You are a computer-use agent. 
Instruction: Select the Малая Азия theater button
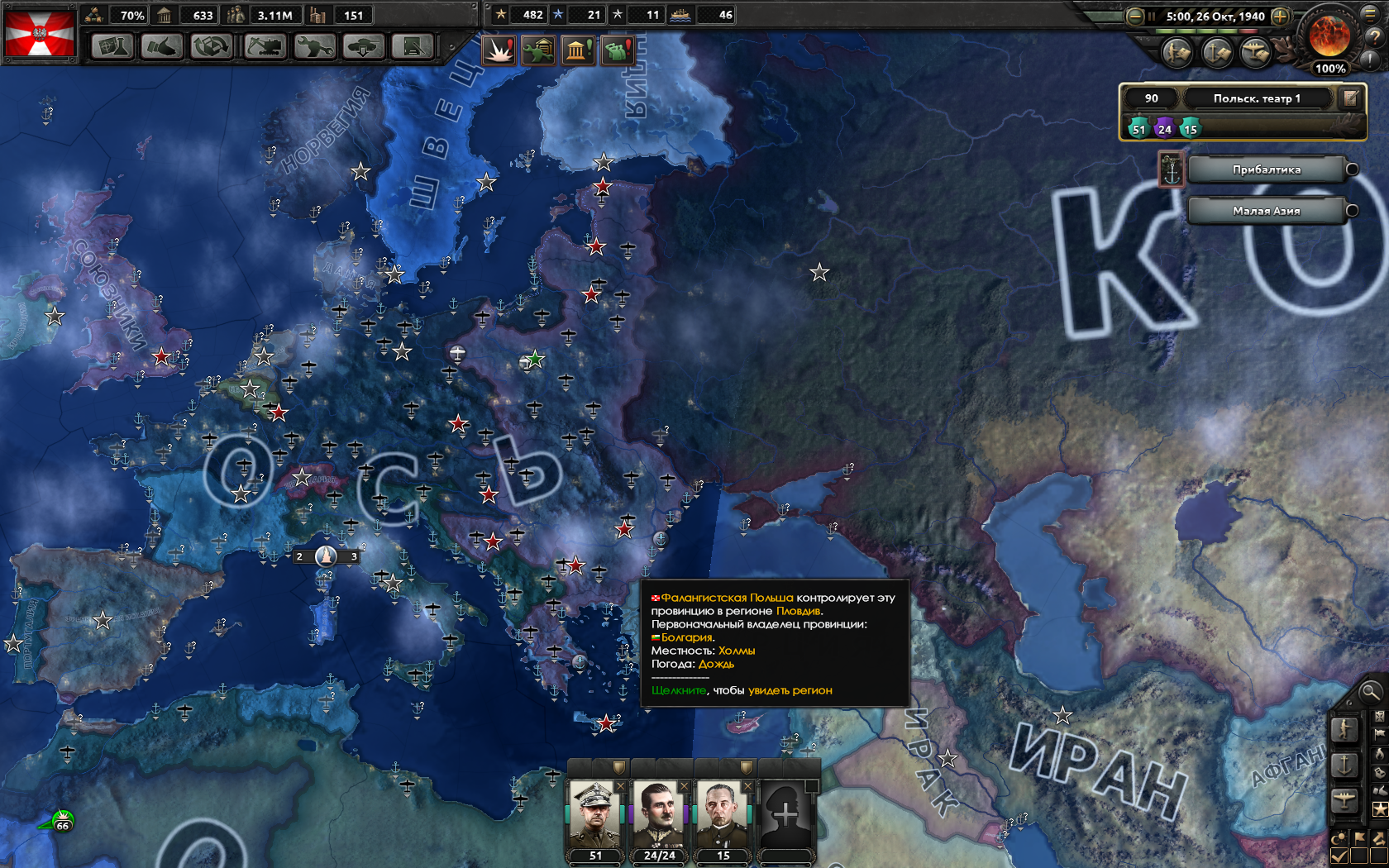coord(1266,211)
